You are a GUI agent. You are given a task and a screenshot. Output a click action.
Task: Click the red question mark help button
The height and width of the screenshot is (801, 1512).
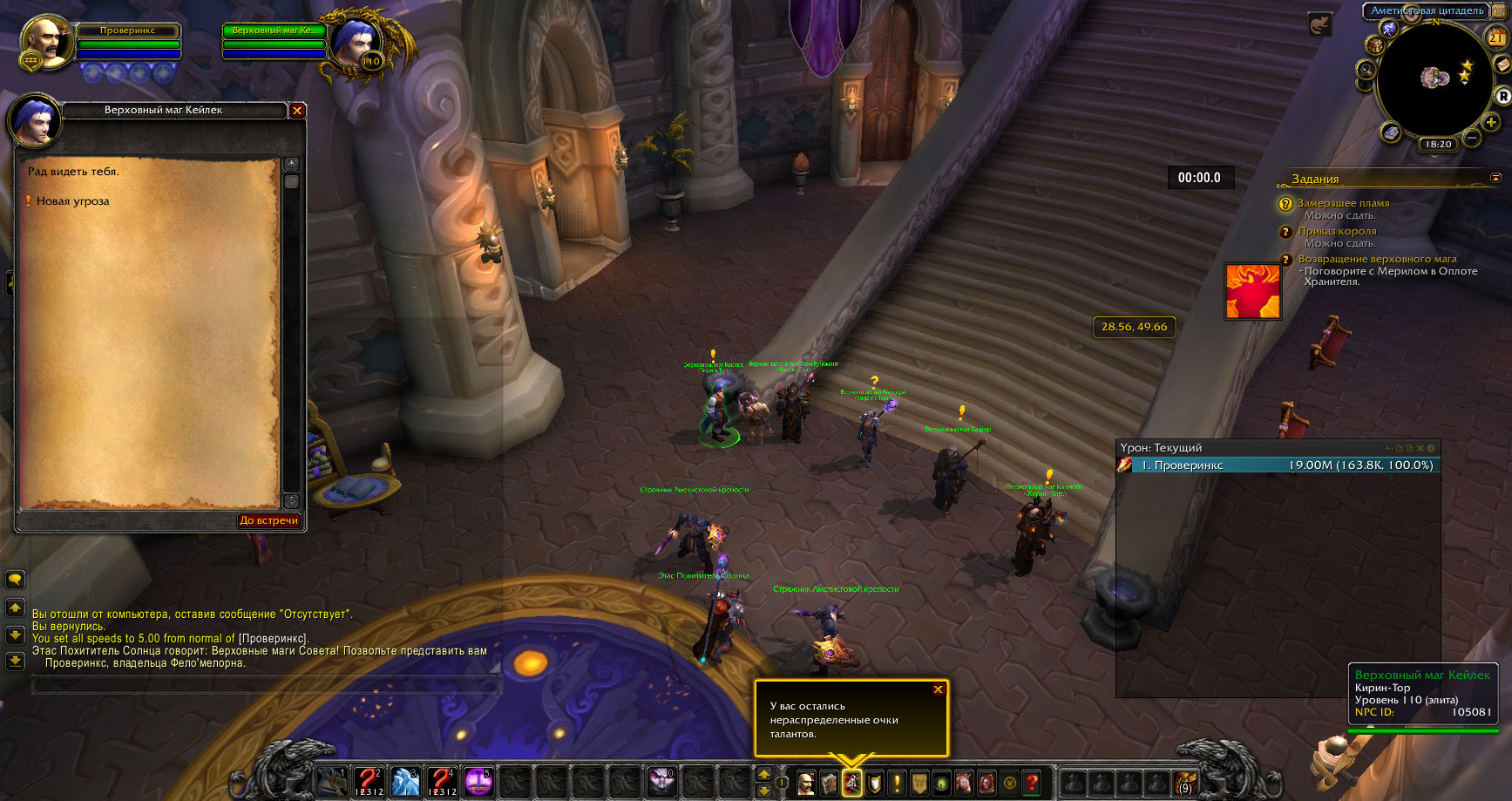[x=1032, y=783]
